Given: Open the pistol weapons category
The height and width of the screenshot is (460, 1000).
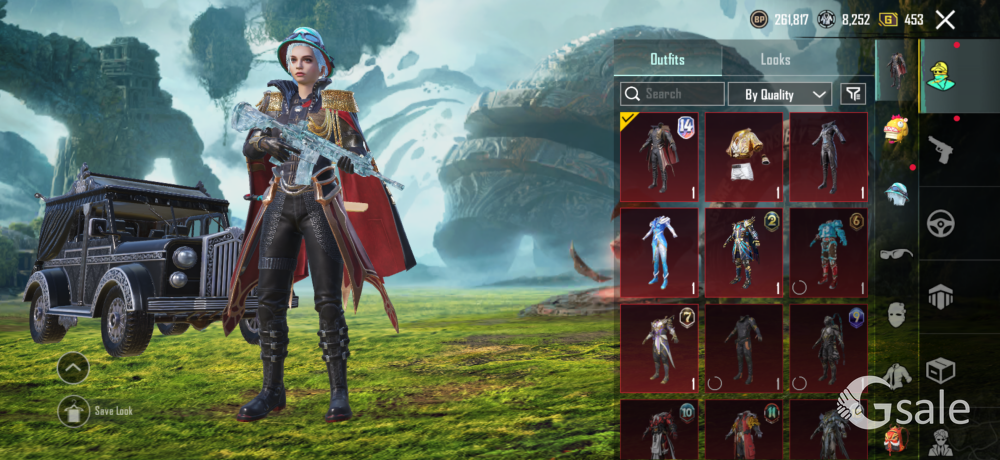Looking at the screenshot, I should [x=941, y=149].
